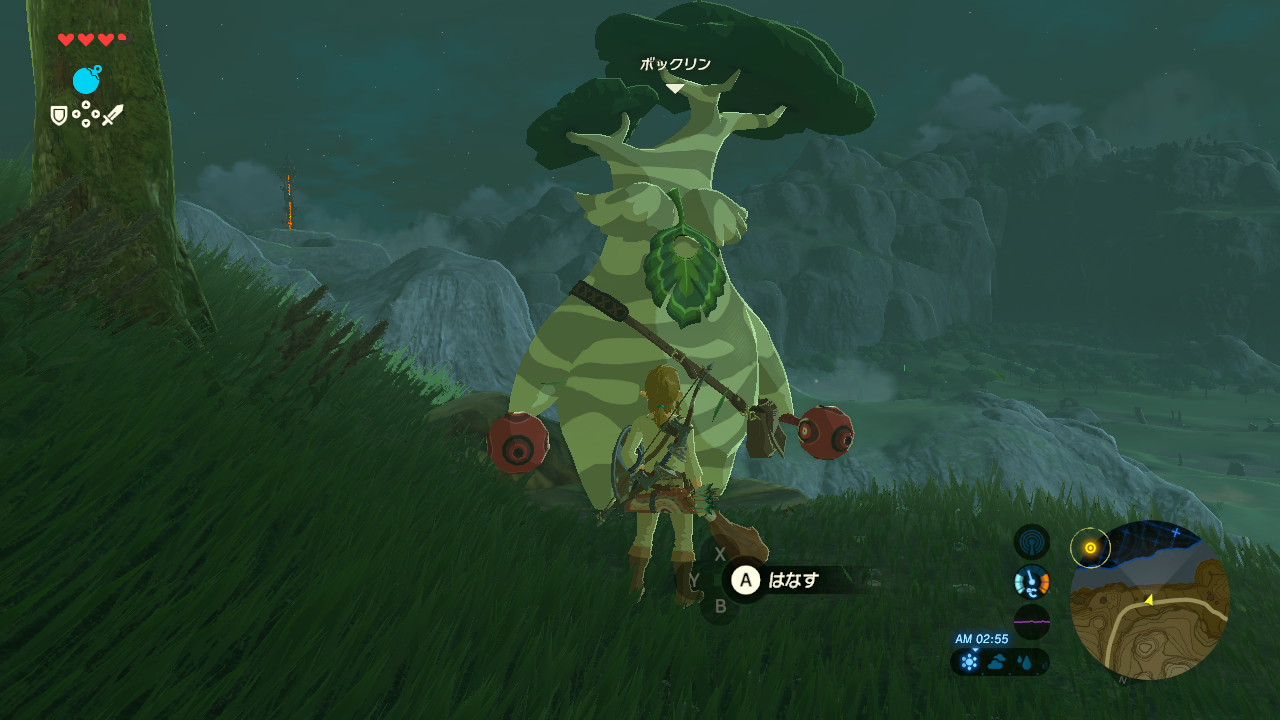Select the highlighted sunny weather forecast icon
The height and width of the screenshot is (720, 1280).
coord(969,662)
